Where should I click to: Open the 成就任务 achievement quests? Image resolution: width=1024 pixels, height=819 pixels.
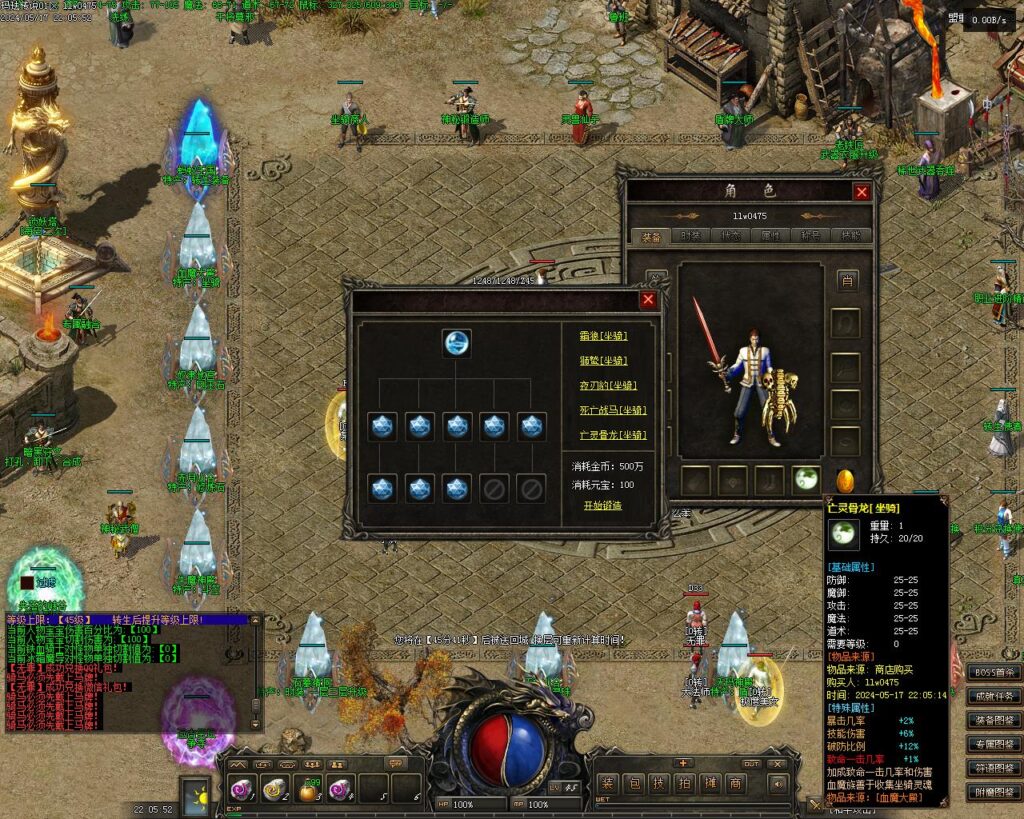[994, 696]
